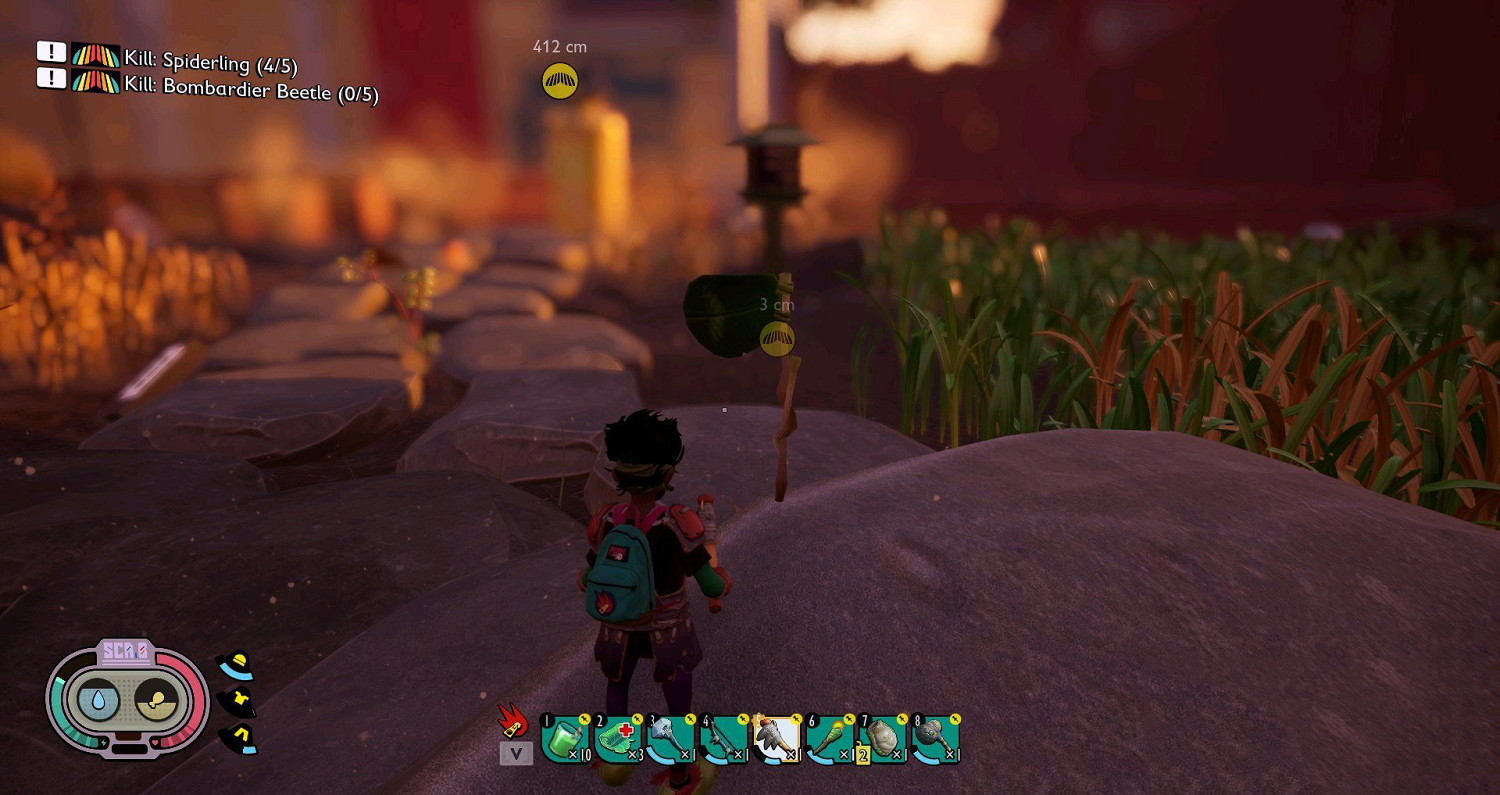Screen dimensions: 1500x795
Task: Equip the torch in hotbar slot 6
Action: [x=830, y=740]
